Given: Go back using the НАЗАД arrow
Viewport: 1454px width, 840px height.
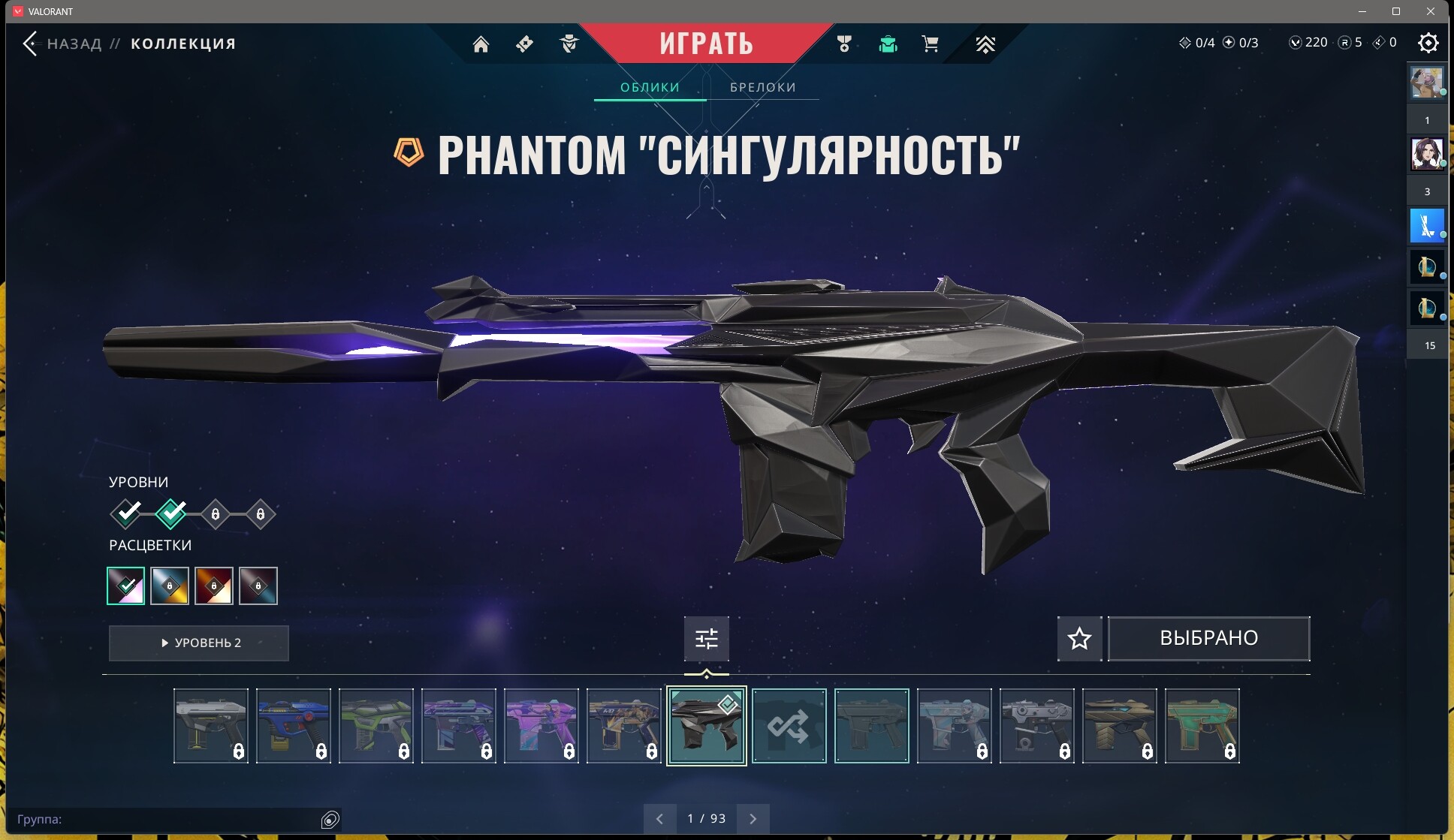Looking at the screenshot, I should point(31,44).
